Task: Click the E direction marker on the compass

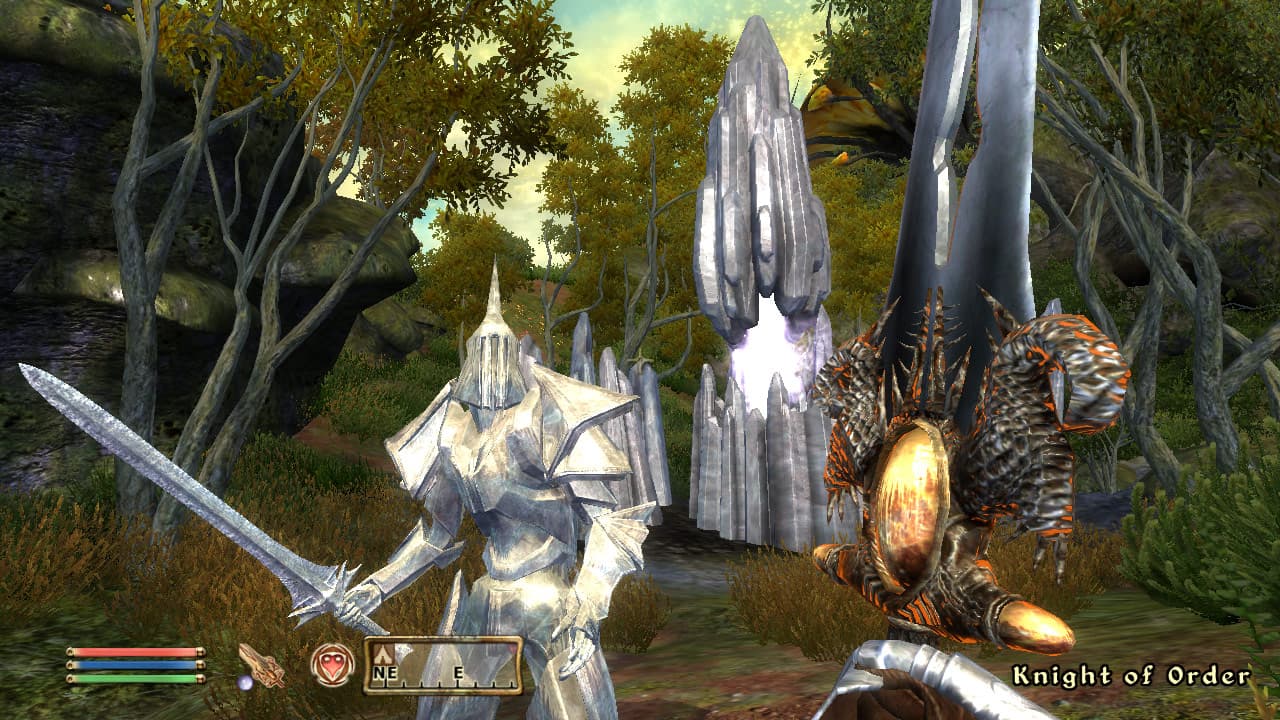Action: [459, 672]
